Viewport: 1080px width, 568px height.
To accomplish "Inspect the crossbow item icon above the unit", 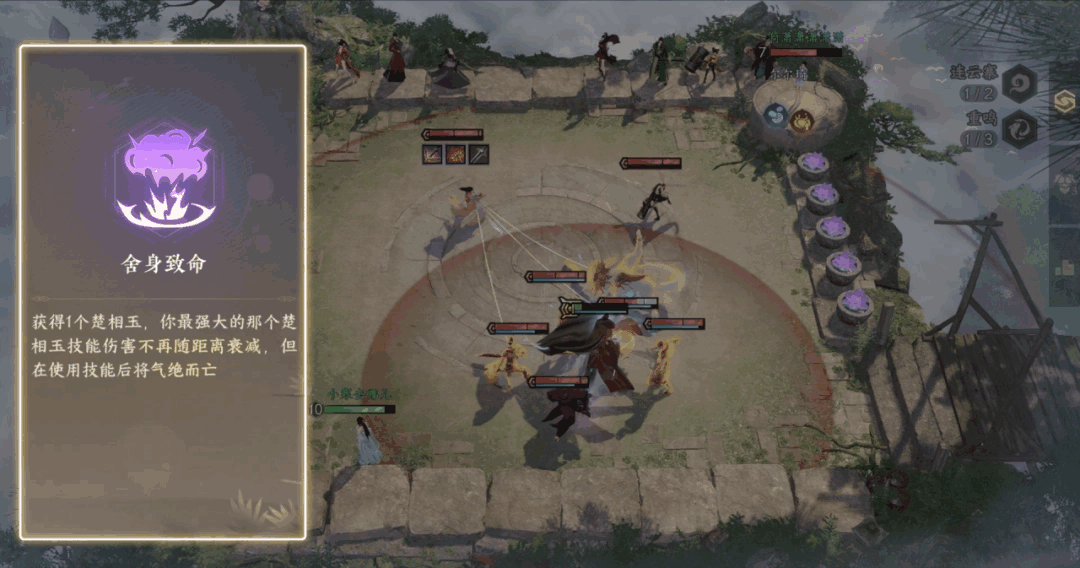I will 433,154.
